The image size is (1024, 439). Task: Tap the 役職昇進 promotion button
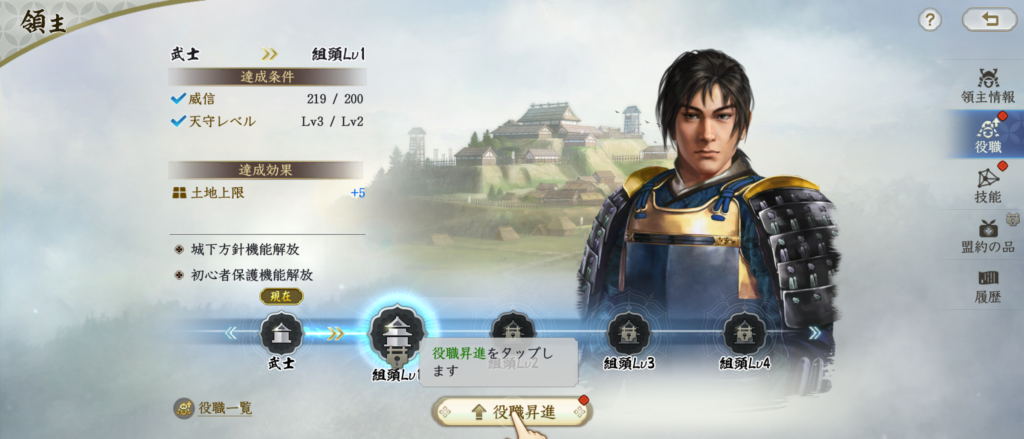[512, 411]
